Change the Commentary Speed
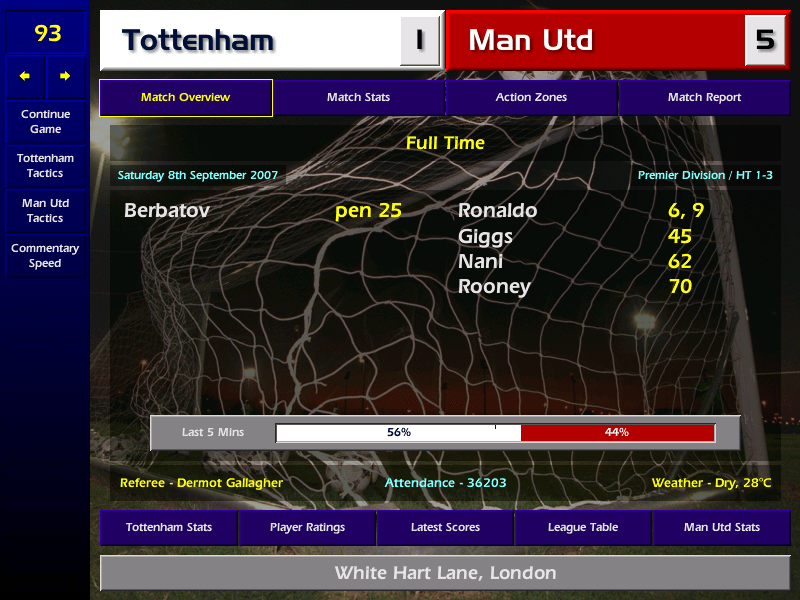Image resolution: width=800 pixels, height=600 pixels. pos(45,256)
